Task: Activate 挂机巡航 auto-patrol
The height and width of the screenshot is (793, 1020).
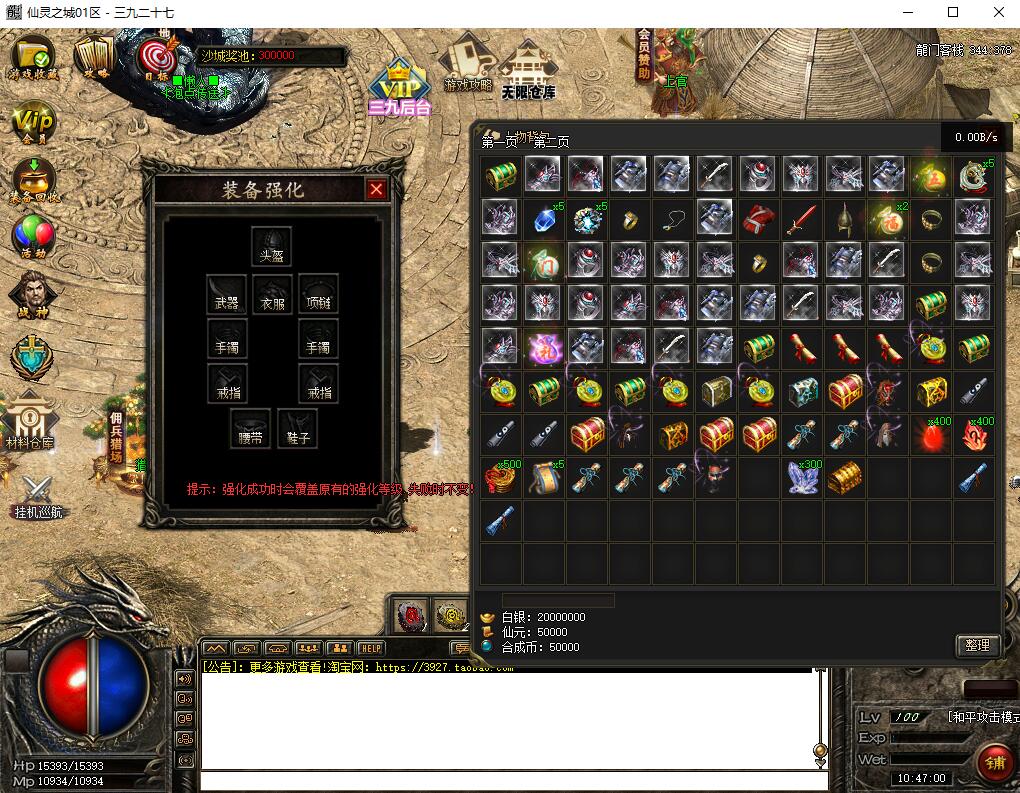Action: (38, 495)
